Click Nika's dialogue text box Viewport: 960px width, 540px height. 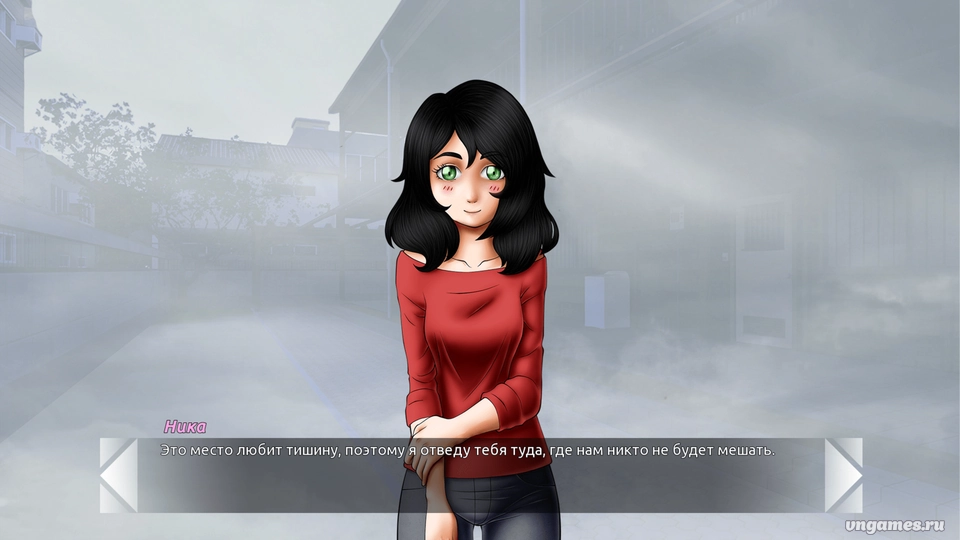point(480,476)
